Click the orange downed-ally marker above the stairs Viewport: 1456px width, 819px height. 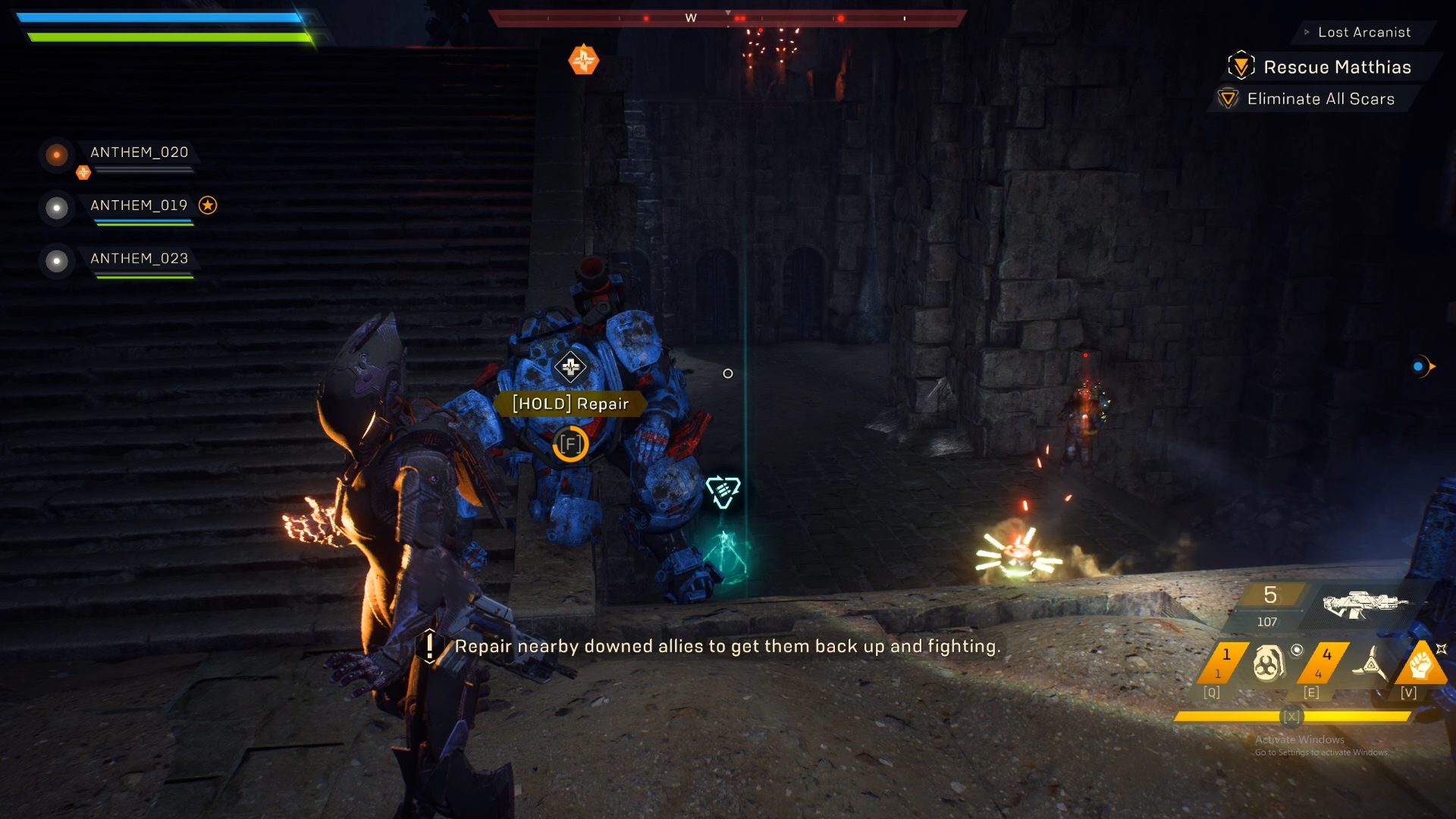(x=582, y=60)
